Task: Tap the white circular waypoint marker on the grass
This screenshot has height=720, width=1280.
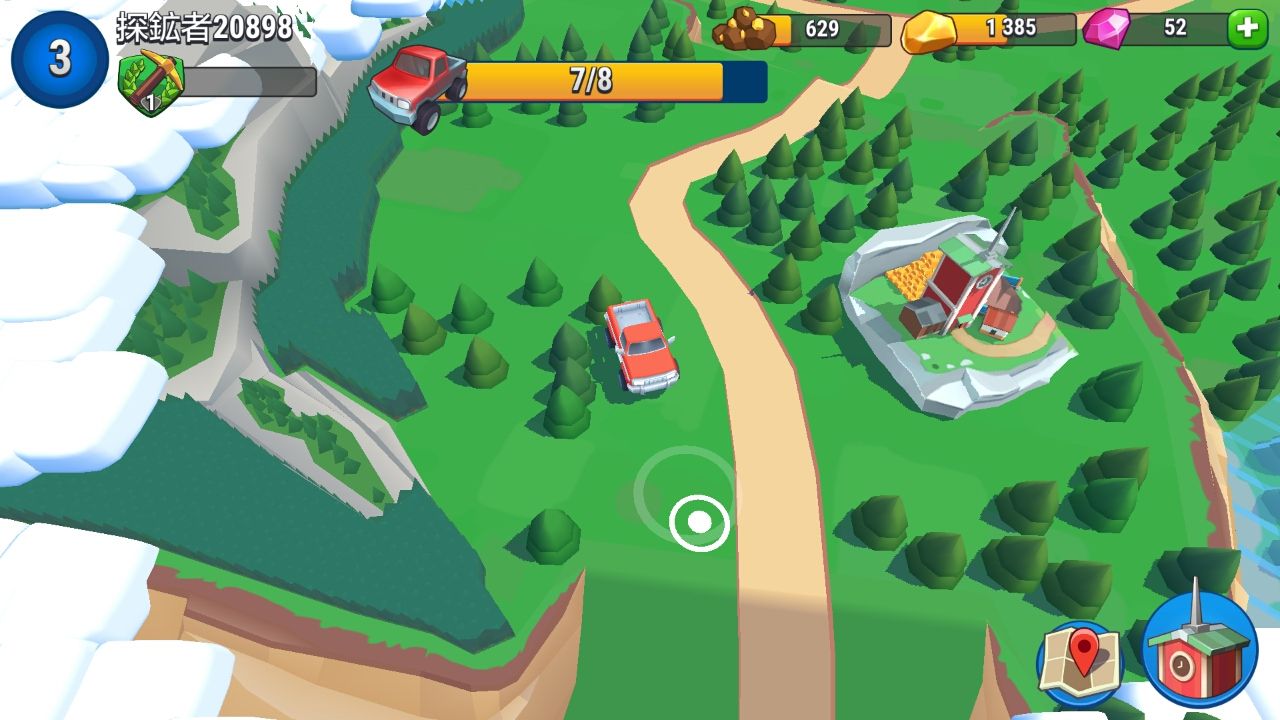Action: pyautogui.click(x=700, y=521)
